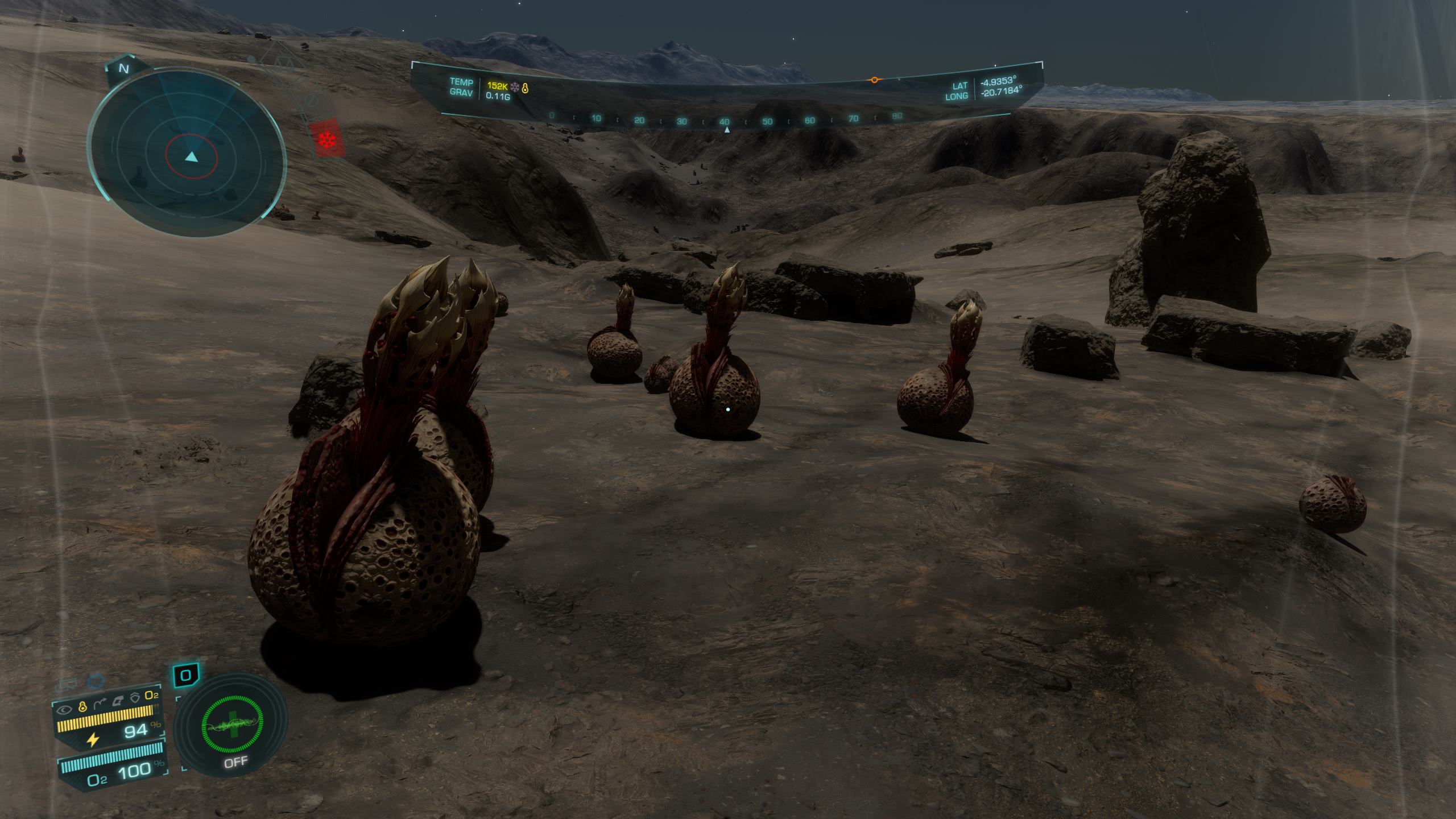
Task: Click the heading compass strip
Action: [723, 121]
